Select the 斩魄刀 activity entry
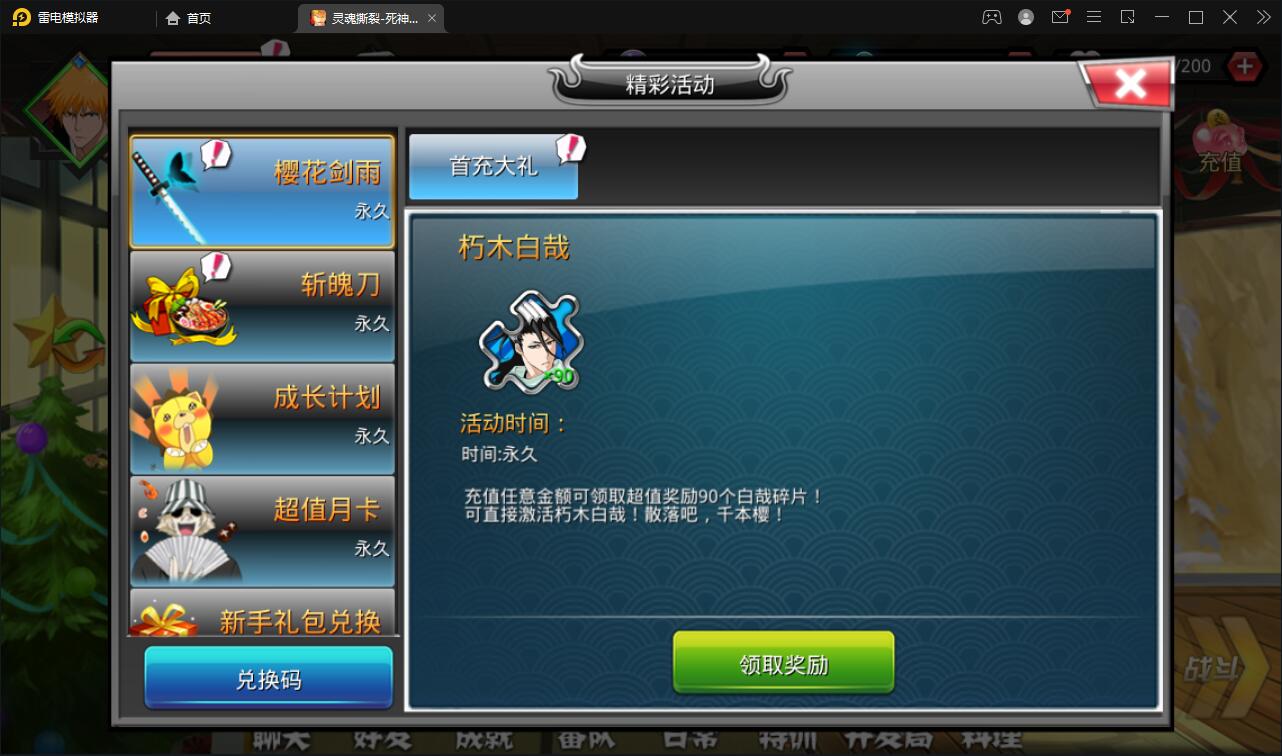Image resolution: width=1282 pixels, height=756 pixels. point(262,304)
